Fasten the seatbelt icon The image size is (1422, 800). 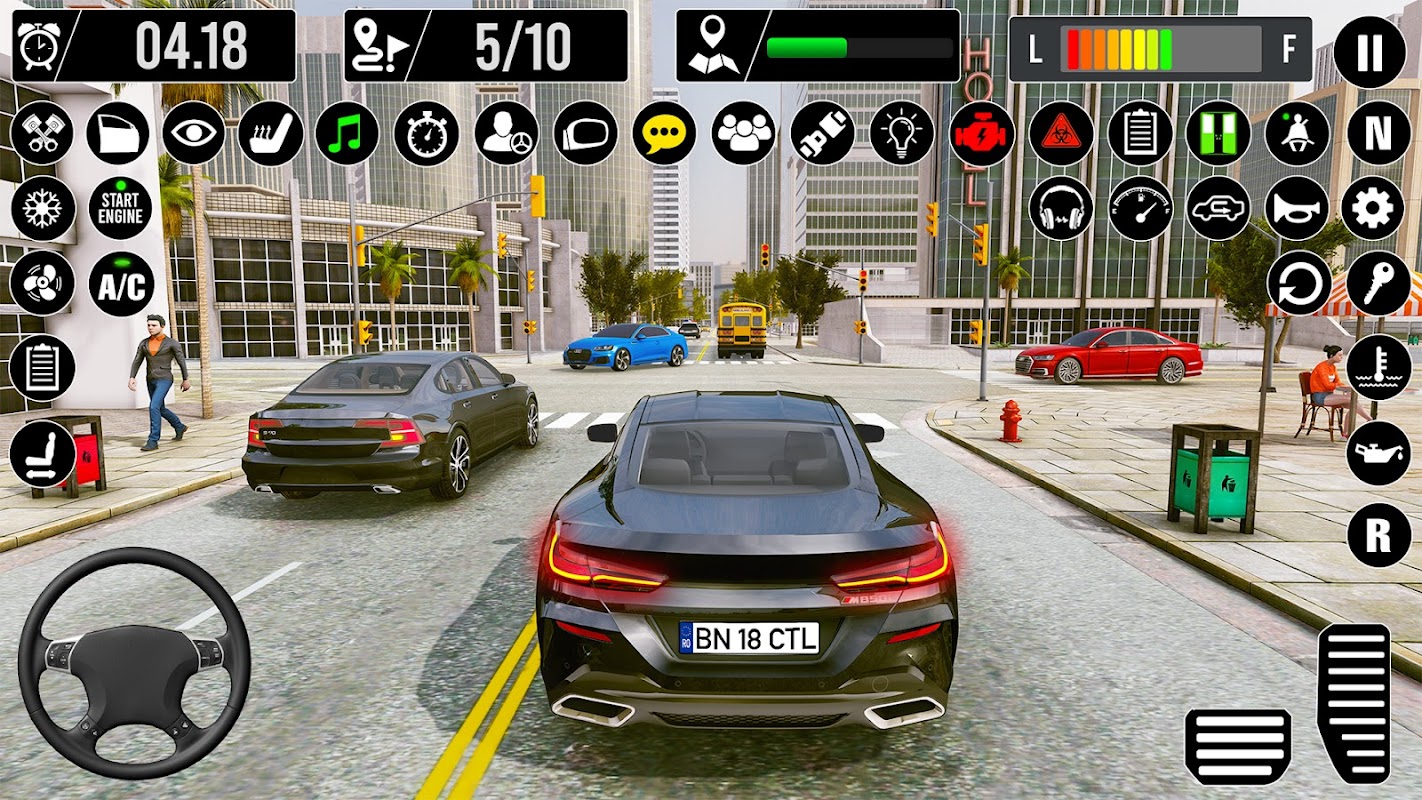(x=822, y=133)
